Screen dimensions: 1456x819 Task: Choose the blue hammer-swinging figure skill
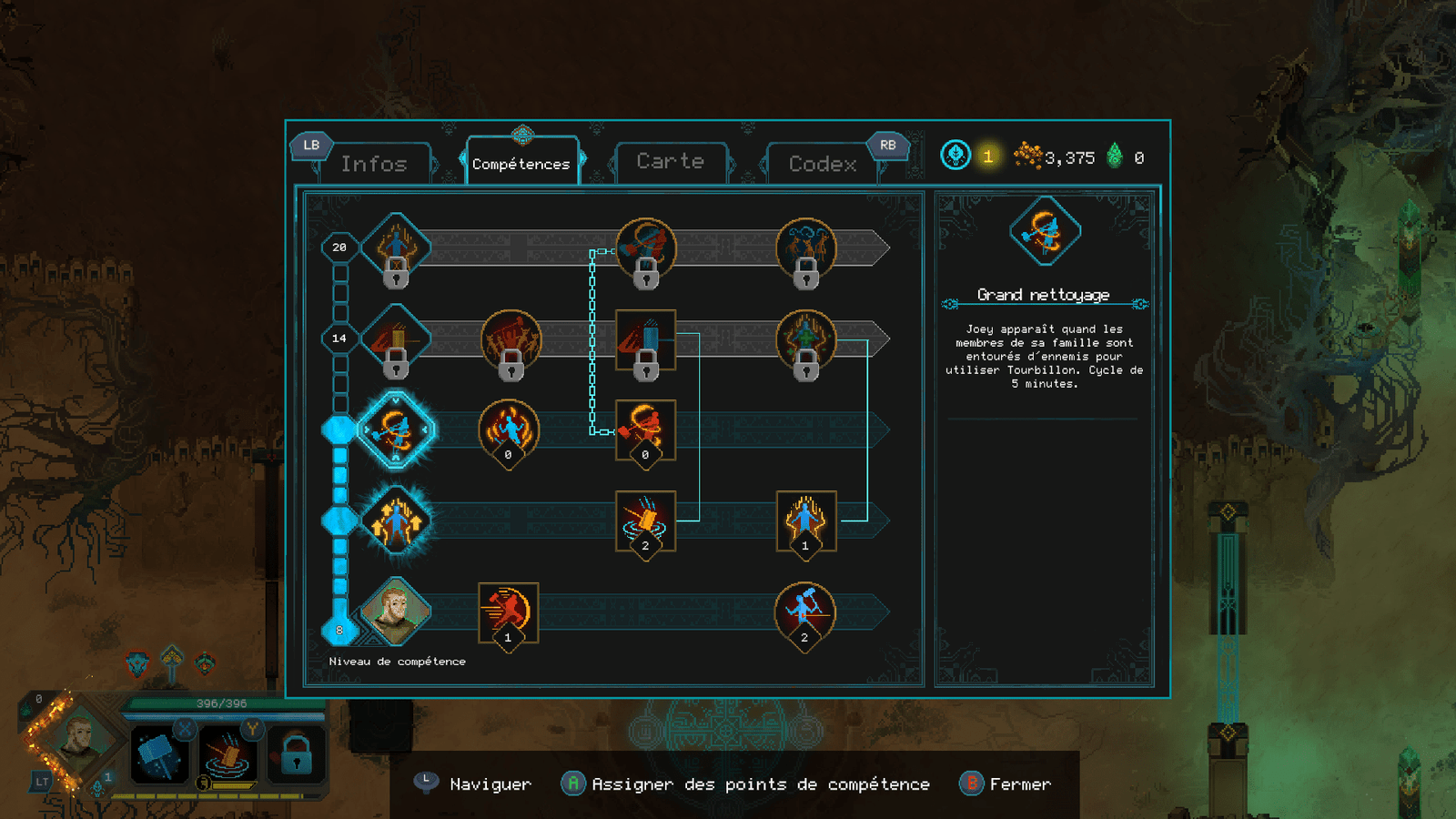coord(804,610)
